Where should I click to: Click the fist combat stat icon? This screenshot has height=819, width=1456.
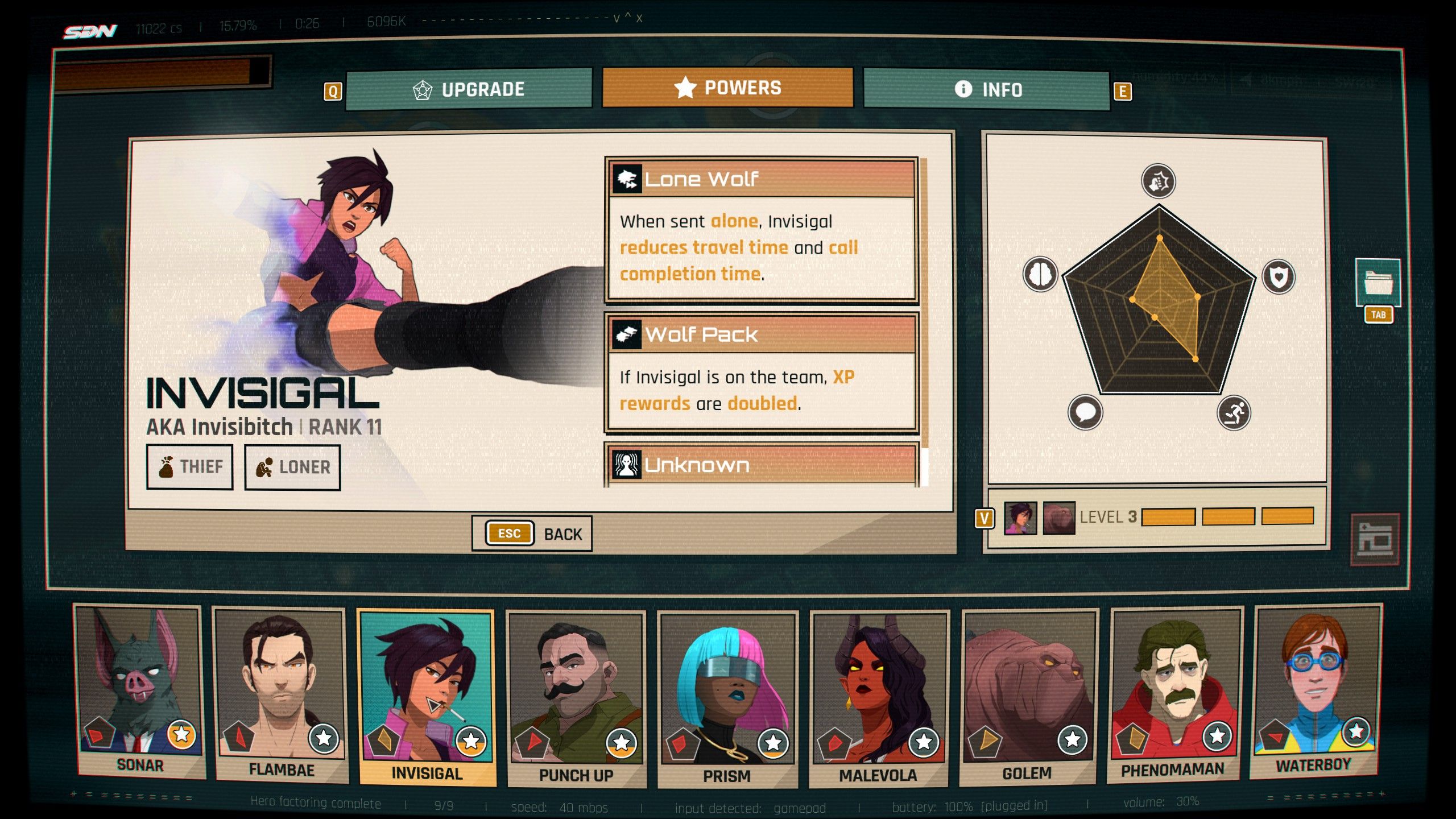tap(1158, 182)
